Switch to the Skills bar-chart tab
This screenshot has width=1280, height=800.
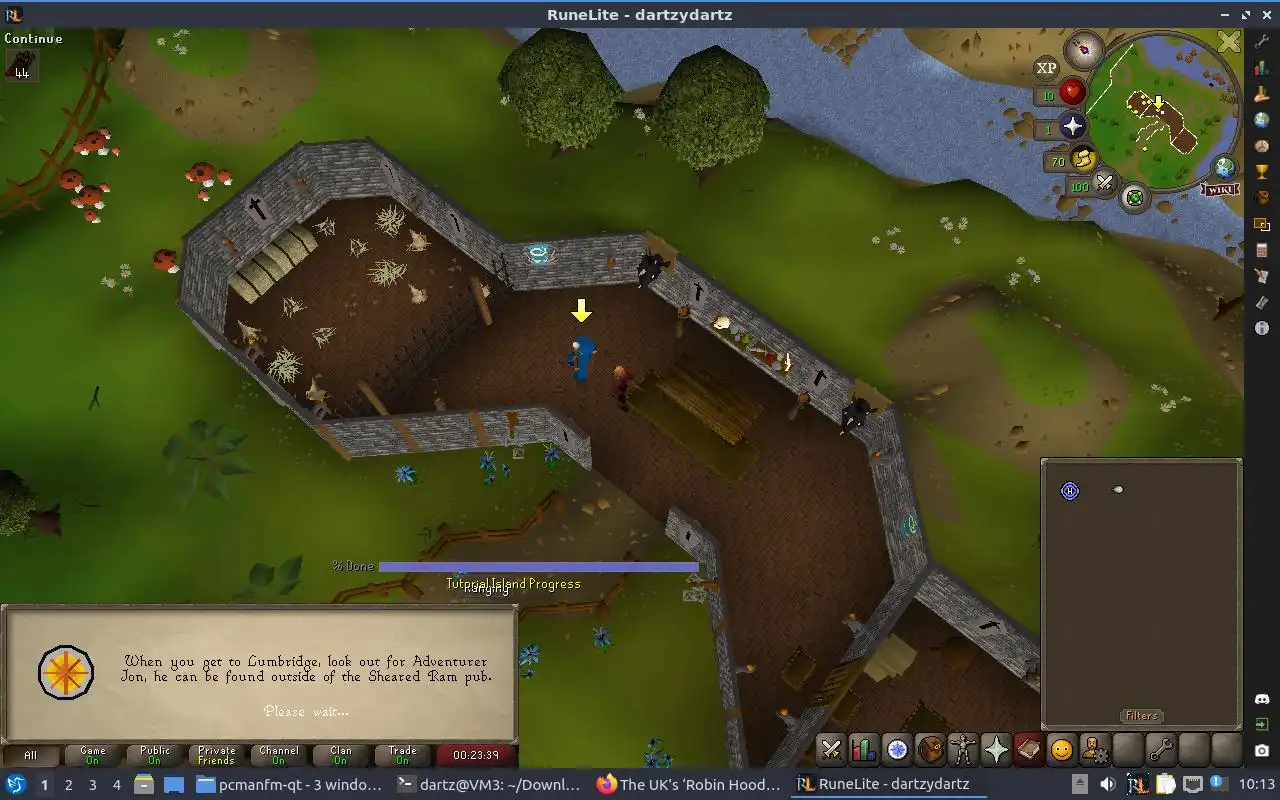tap(864, 749)
